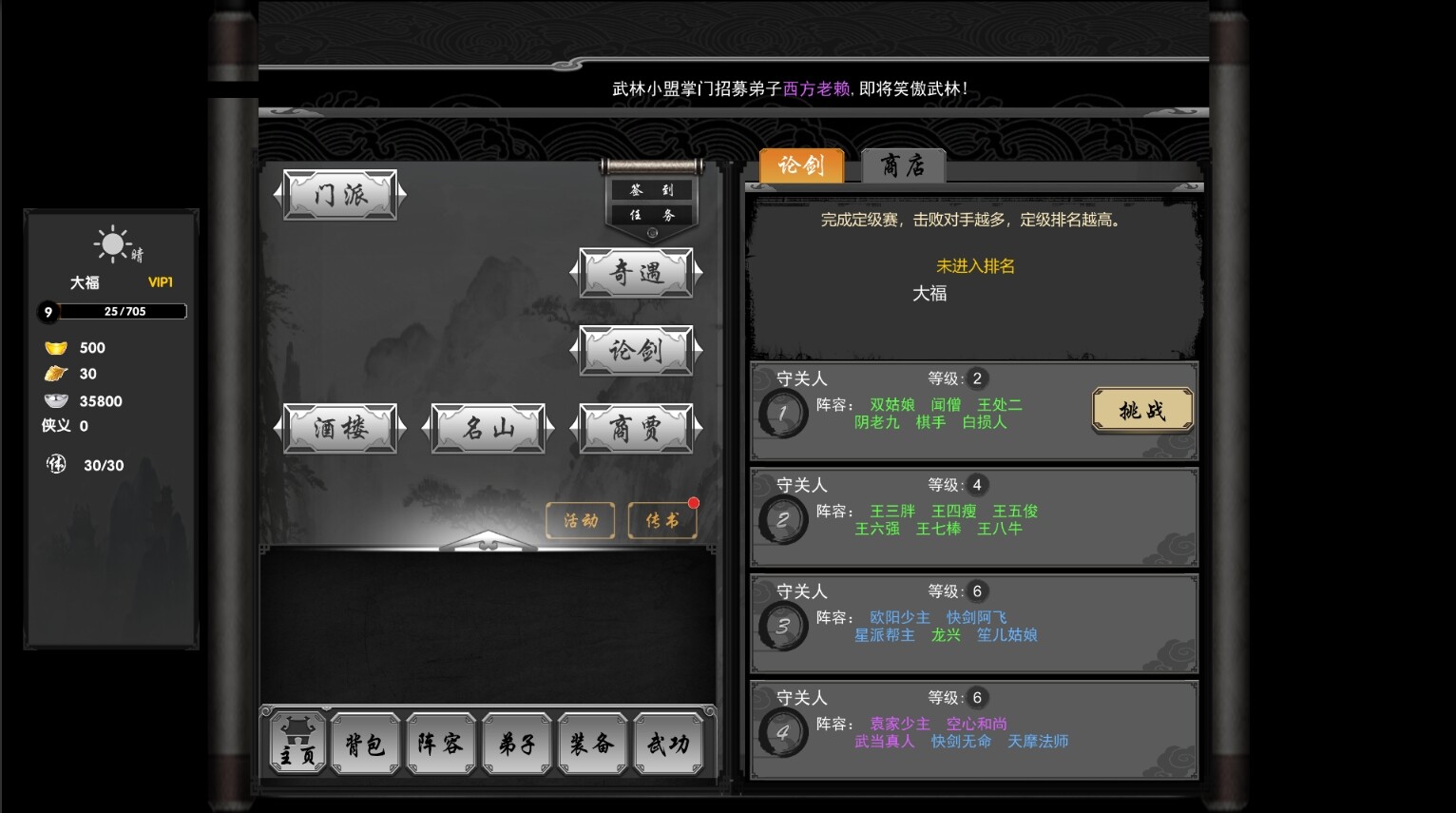Image resolution: width=1456 pixels, height=813 pixels.
Task: Select the 阵容 (Lineup) bottom icon
Action: (x=441, y=745)
